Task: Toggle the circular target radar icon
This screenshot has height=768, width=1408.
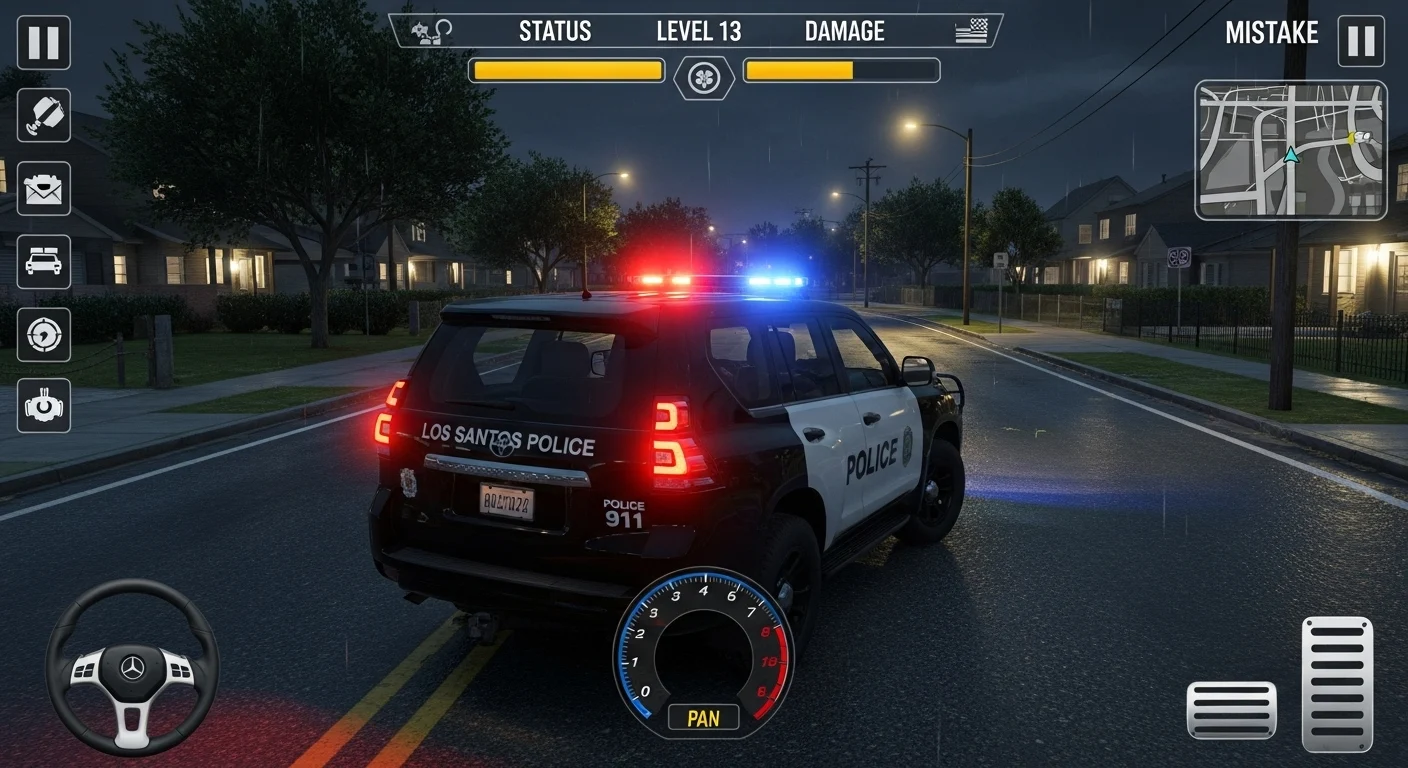Action: coord(44,334)
